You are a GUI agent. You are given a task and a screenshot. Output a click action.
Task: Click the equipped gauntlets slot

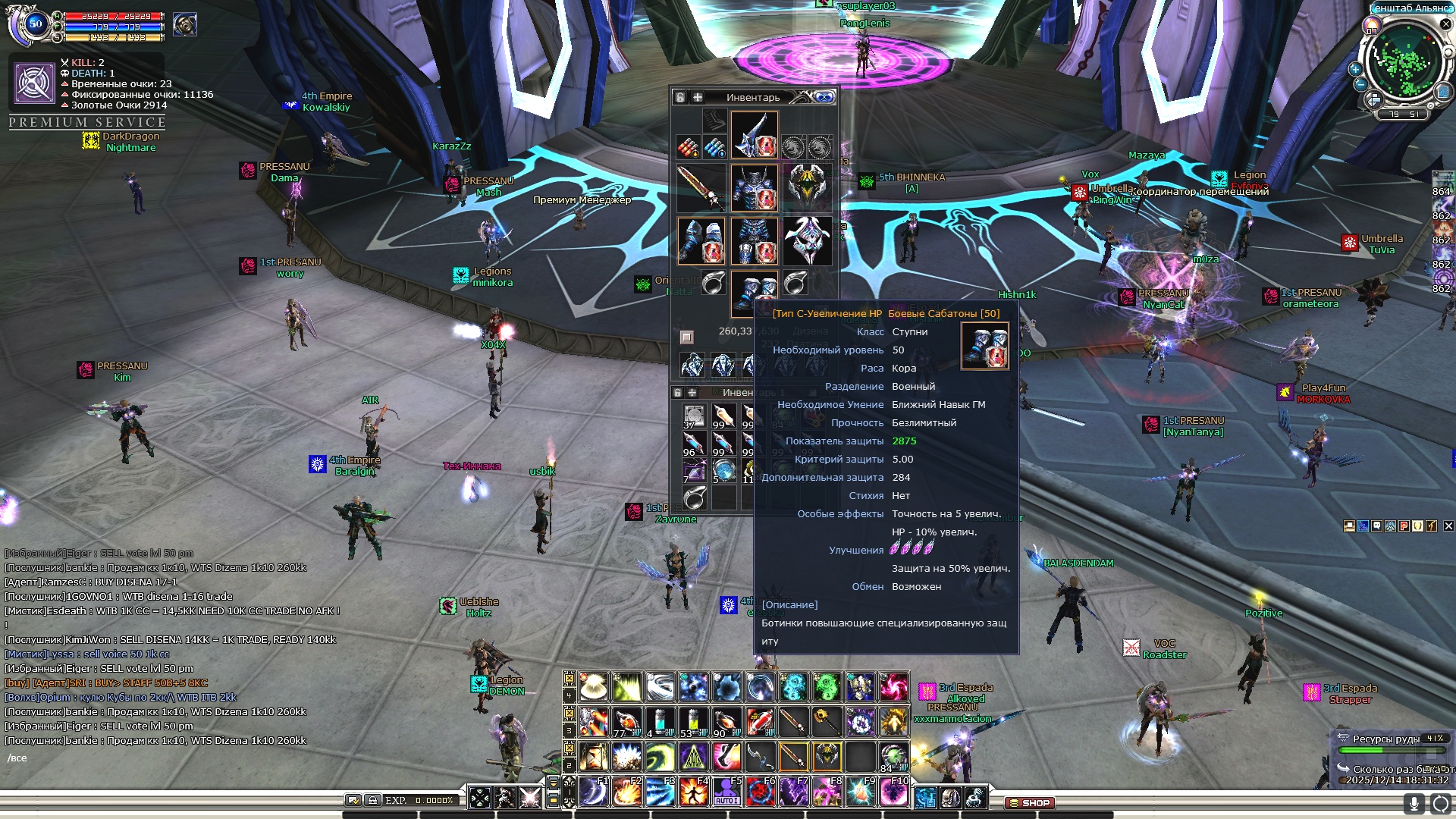coord(701,240)
